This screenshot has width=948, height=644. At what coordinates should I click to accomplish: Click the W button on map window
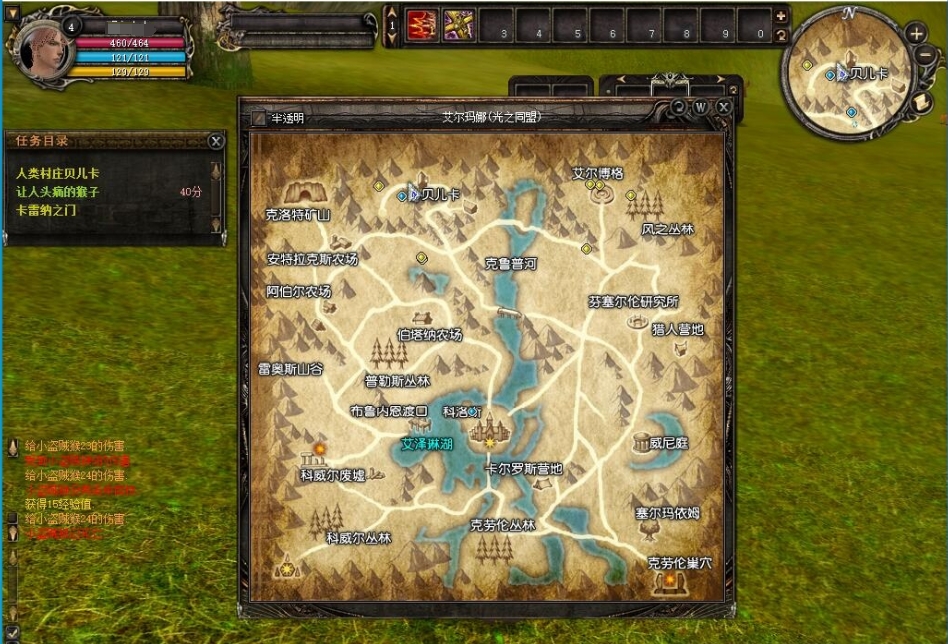click(701, 106)
